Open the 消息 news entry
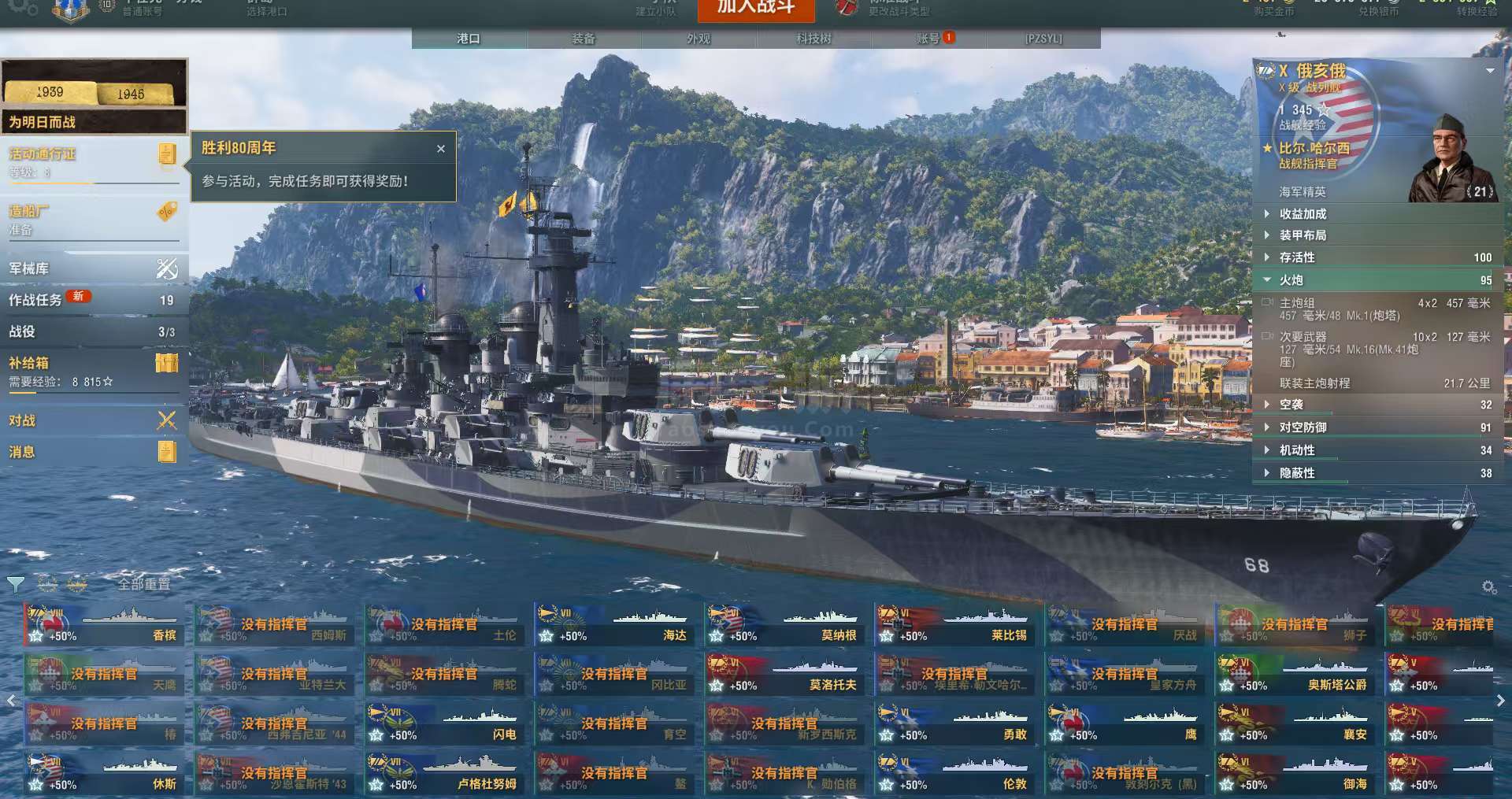 click(x=94, y=452)
